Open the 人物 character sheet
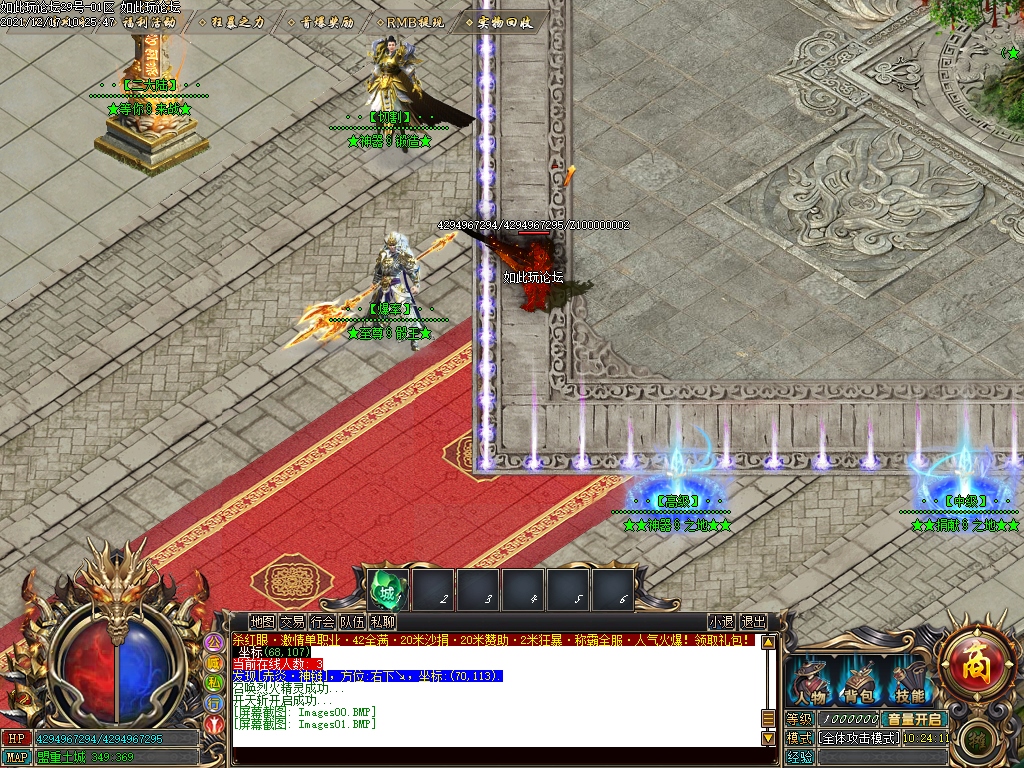 coord(810,685)
